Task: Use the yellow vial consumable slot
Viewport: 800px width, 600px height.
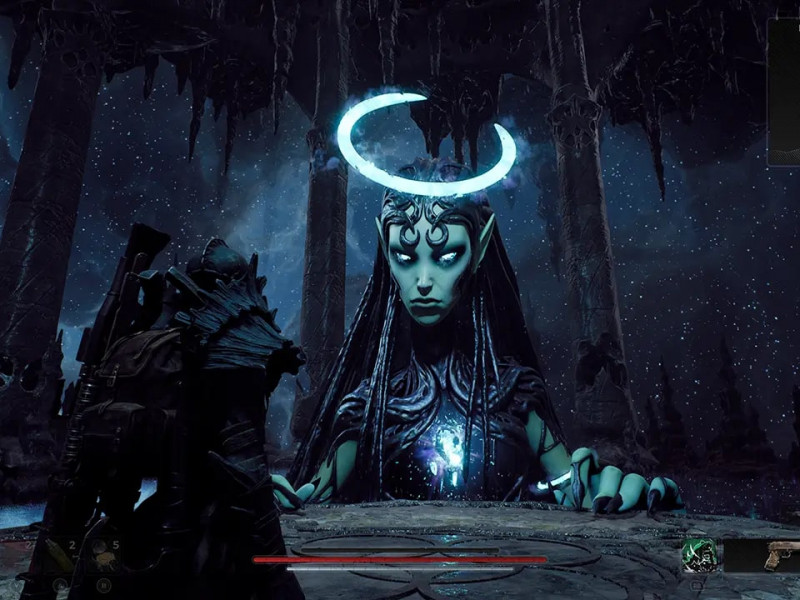Action: tap(59, 553)
